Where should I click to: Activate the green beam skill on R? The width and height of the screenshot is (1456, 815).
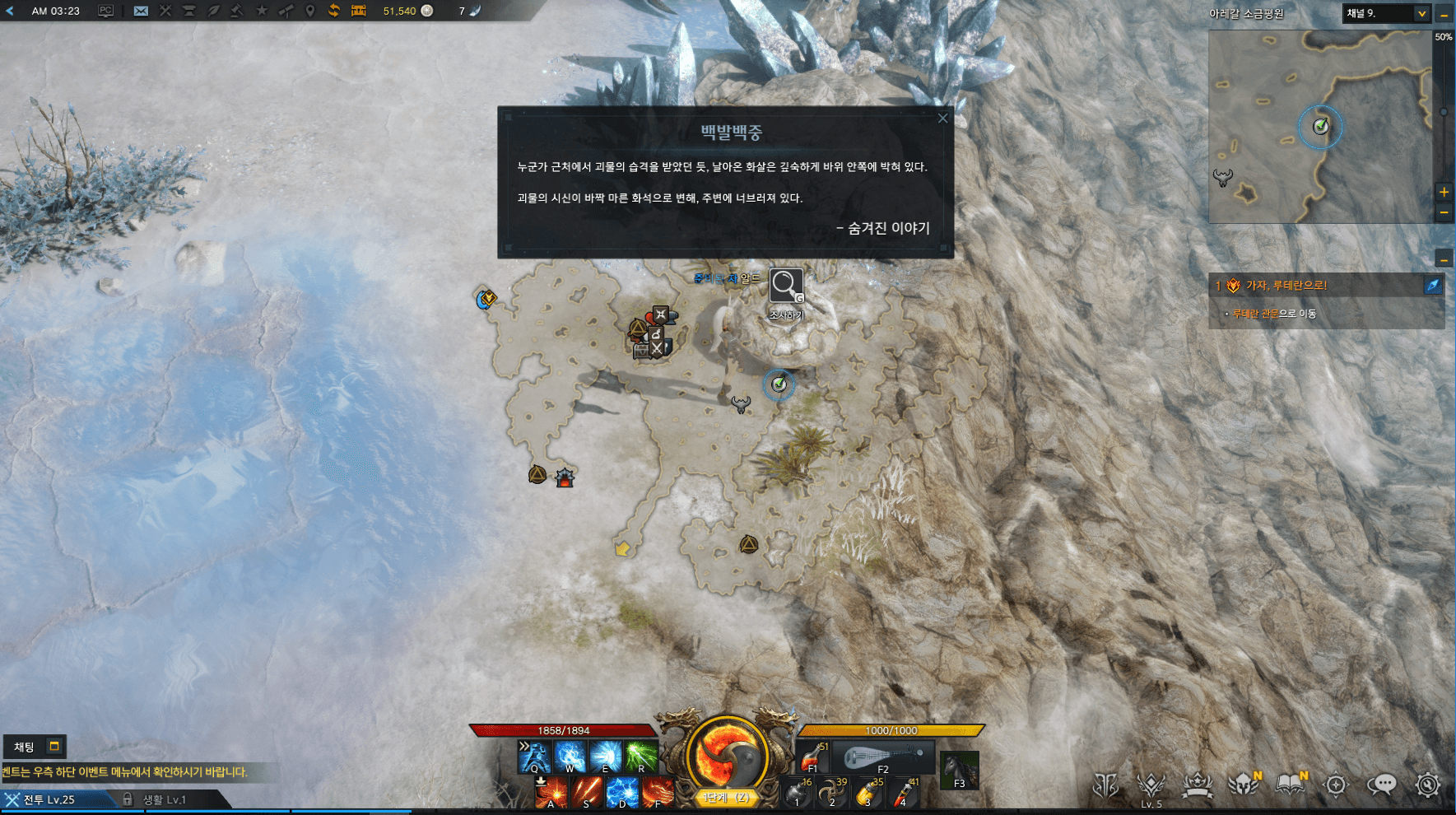click(641, 757)
